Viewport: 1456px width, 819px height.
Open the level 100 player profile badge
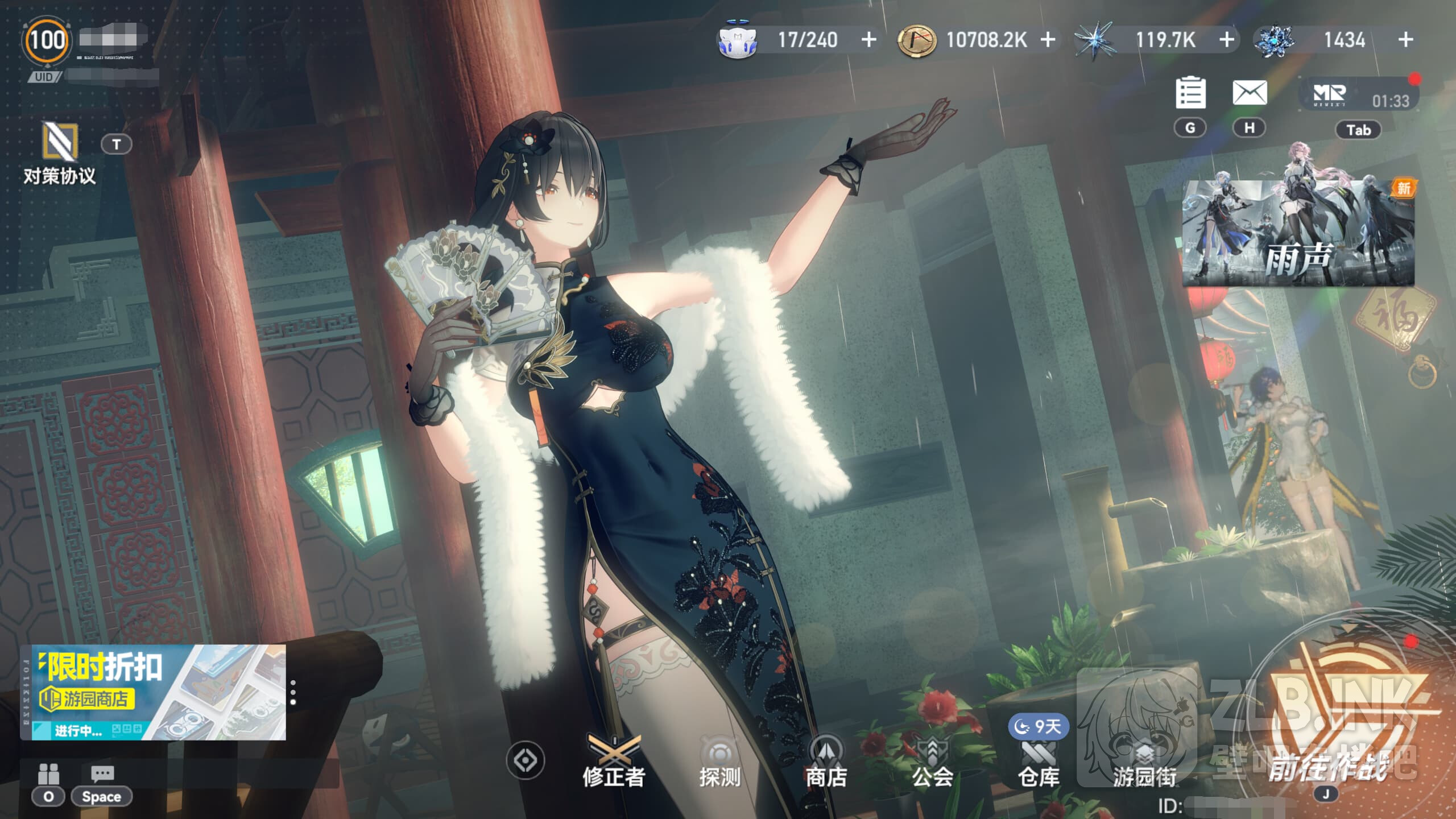[x=47, y=40]
